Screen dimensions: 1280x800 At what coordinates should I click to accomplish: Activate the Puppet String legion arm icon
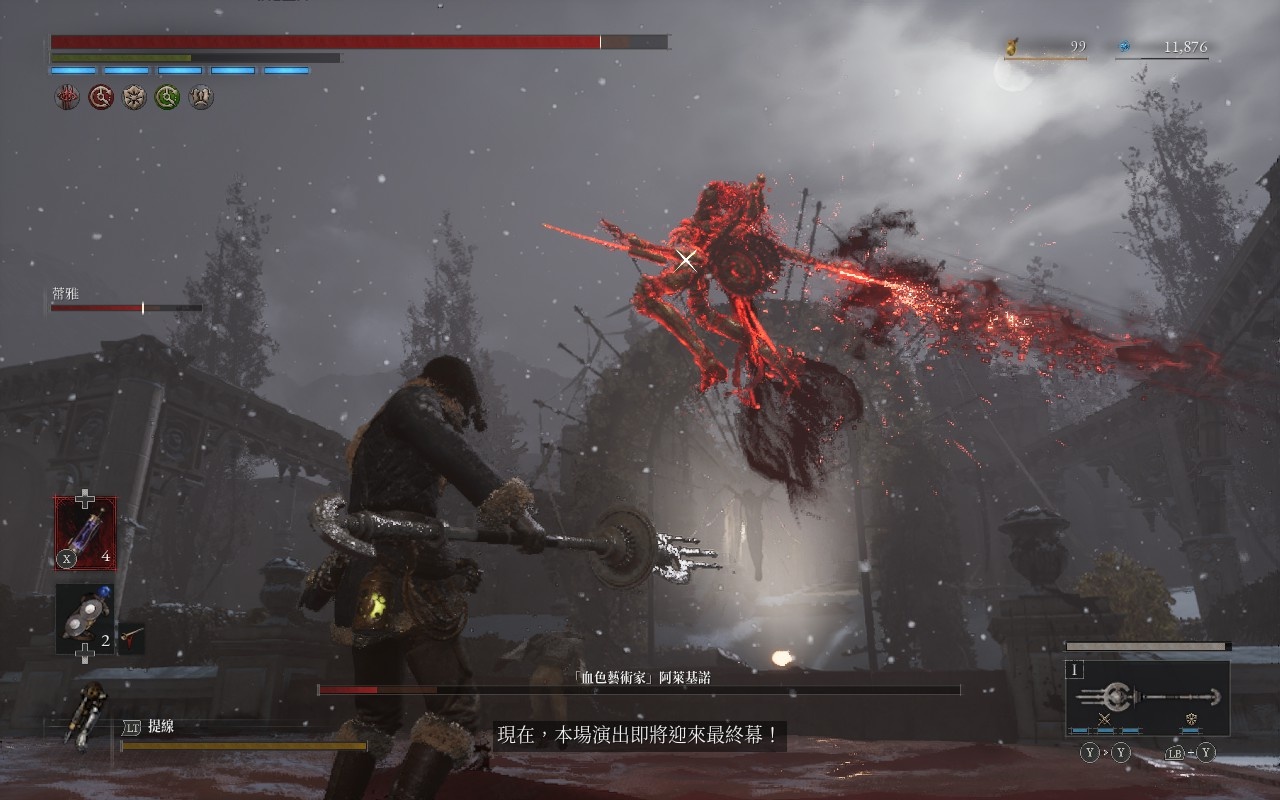pyautogui.click(x=82, y=714)
